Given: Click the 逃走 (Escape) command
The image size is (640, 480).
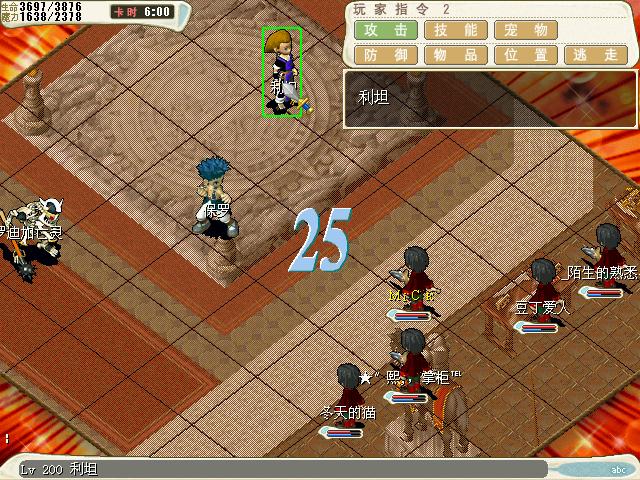Looking at the screenshot, I should coord(596,55).
